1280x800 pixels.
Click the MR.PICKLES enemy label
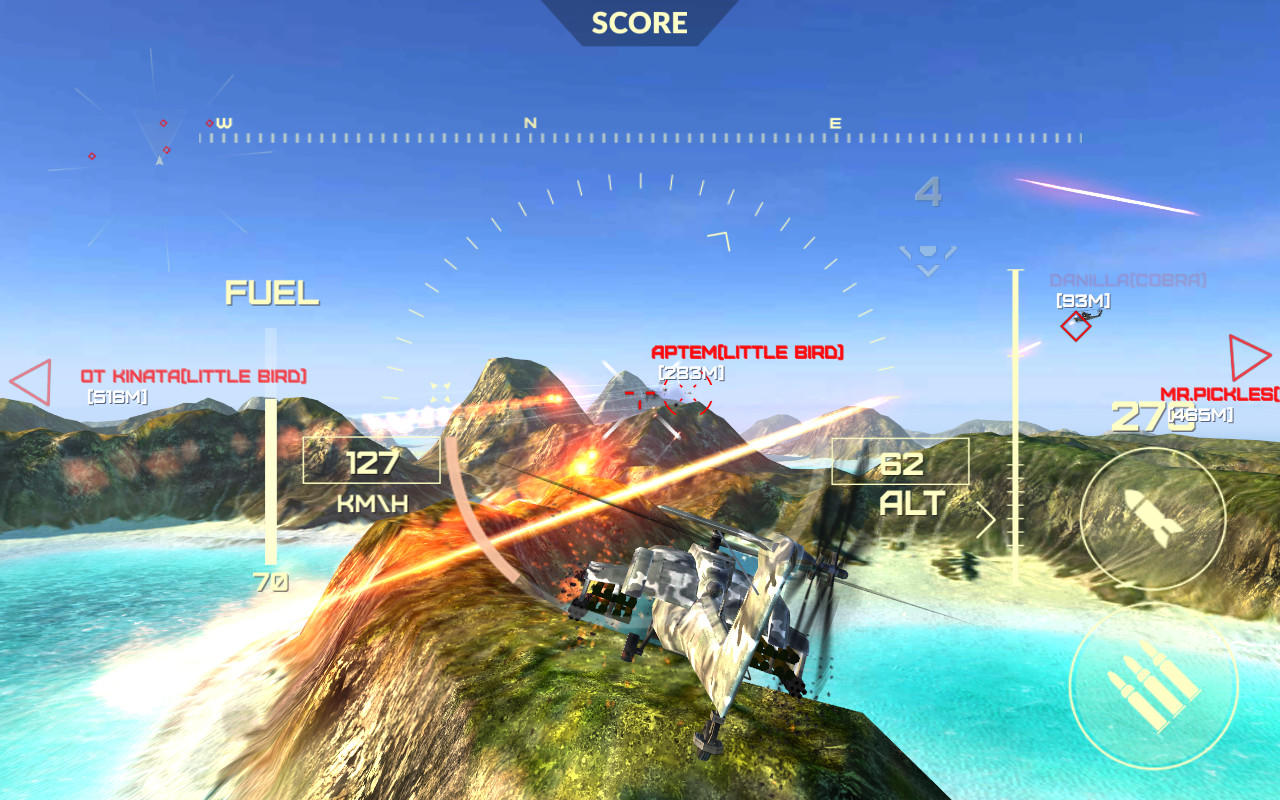(x=1211, y=393)
